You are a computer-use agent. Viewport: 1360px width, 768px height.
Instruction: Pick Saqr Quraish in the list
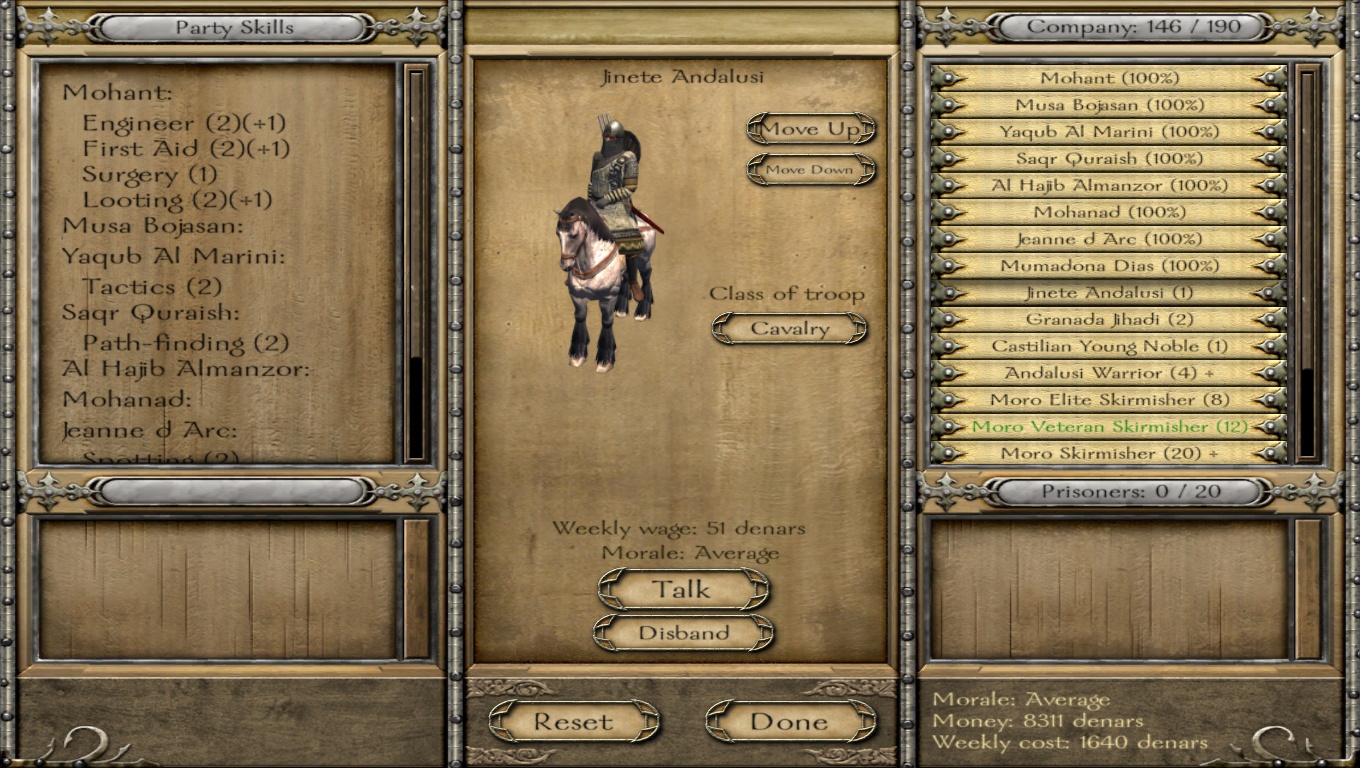click(1109, 159)
